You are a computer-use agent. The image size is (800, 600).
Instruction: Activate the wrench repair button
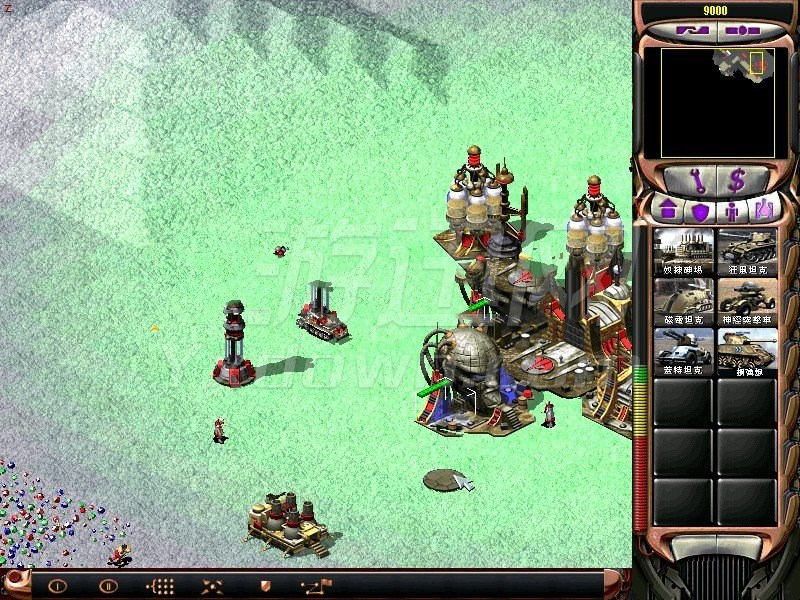[692, 181]
